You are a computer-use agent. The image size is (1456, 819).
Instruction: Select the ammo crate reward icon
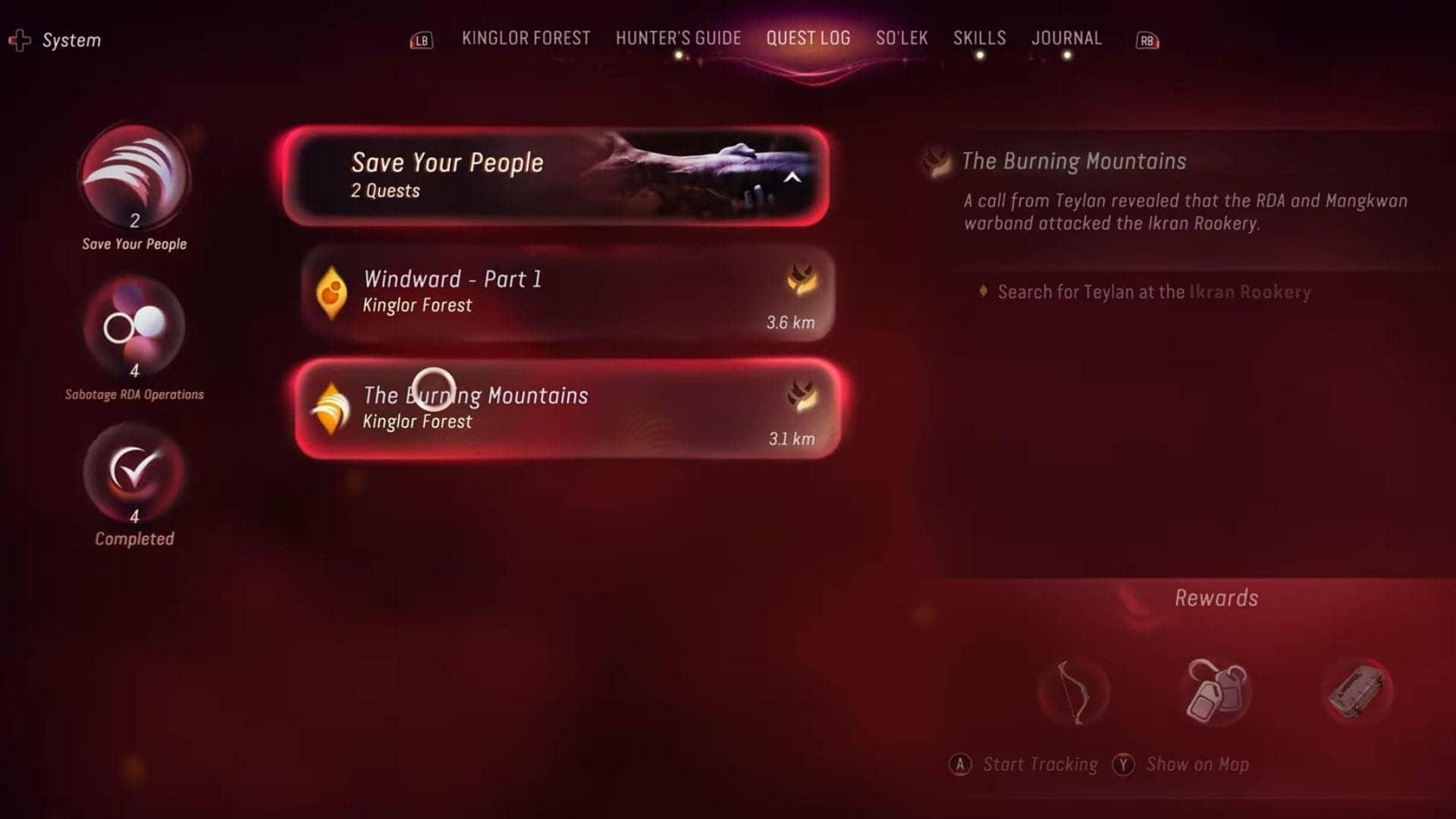pyautogui.click(x=1357, y=690)
